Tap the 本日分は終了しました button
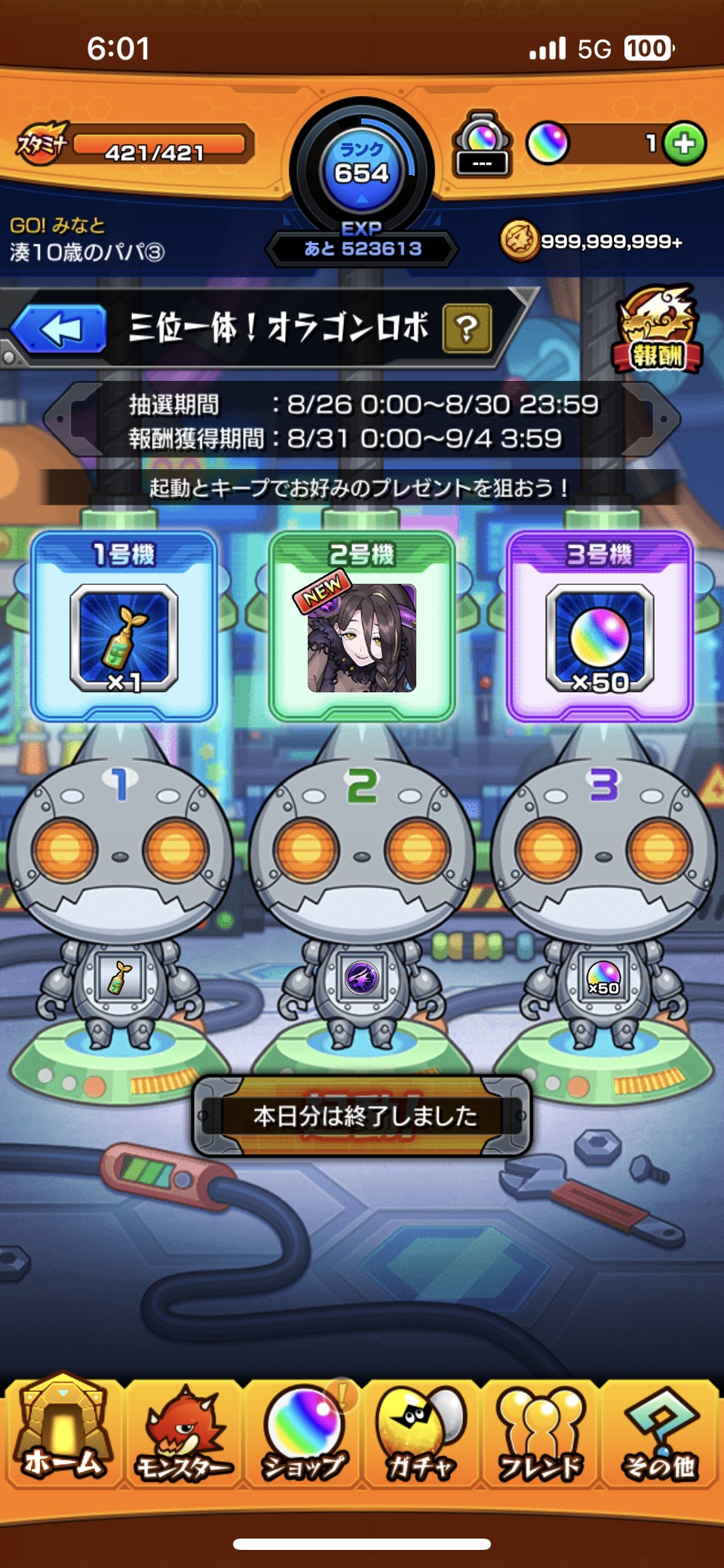This screenshot has width=724, height=1568. click(x=363, y=1115)
